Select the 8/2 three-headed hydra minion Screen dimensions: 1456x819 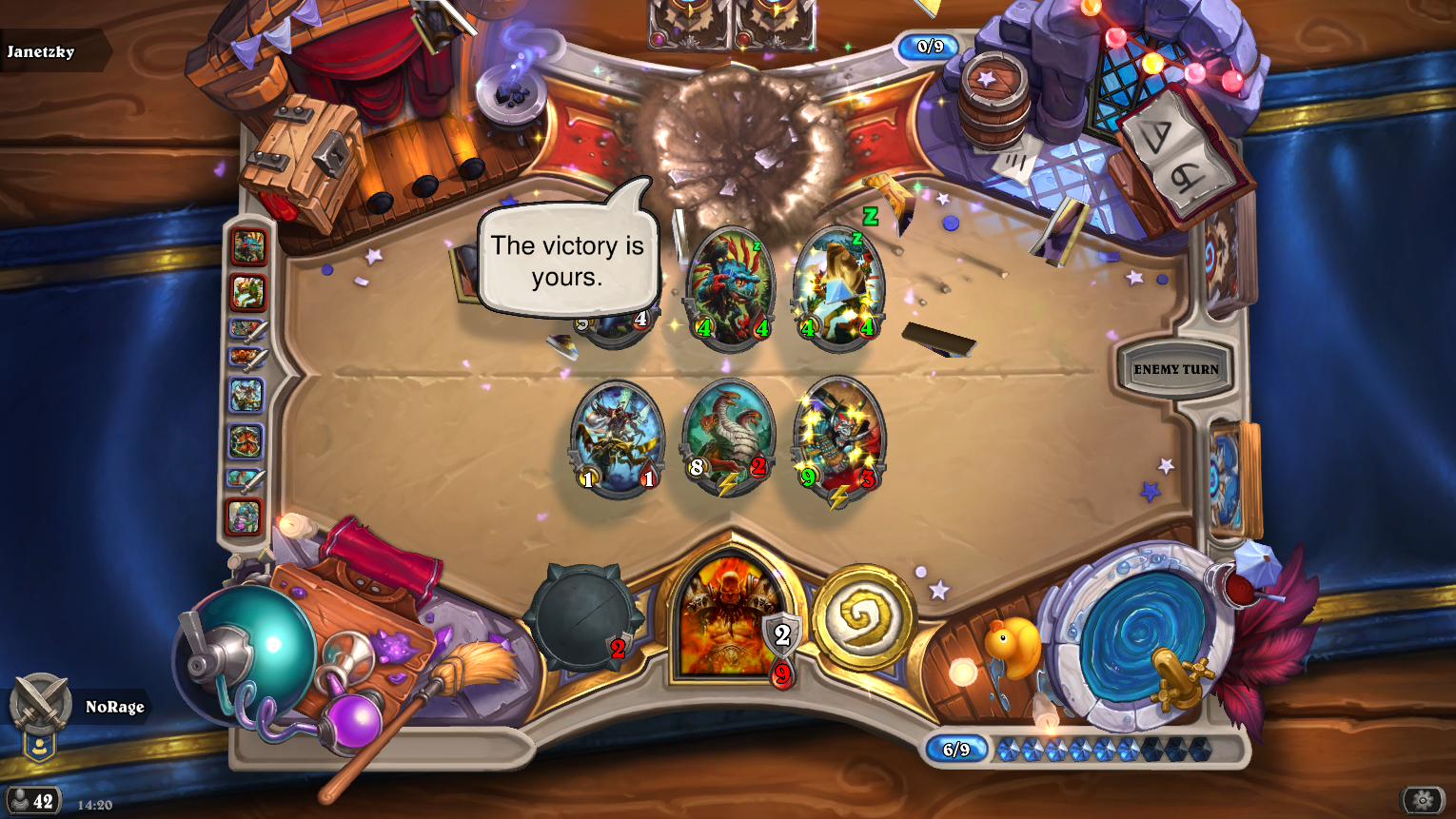pos(728,438)
